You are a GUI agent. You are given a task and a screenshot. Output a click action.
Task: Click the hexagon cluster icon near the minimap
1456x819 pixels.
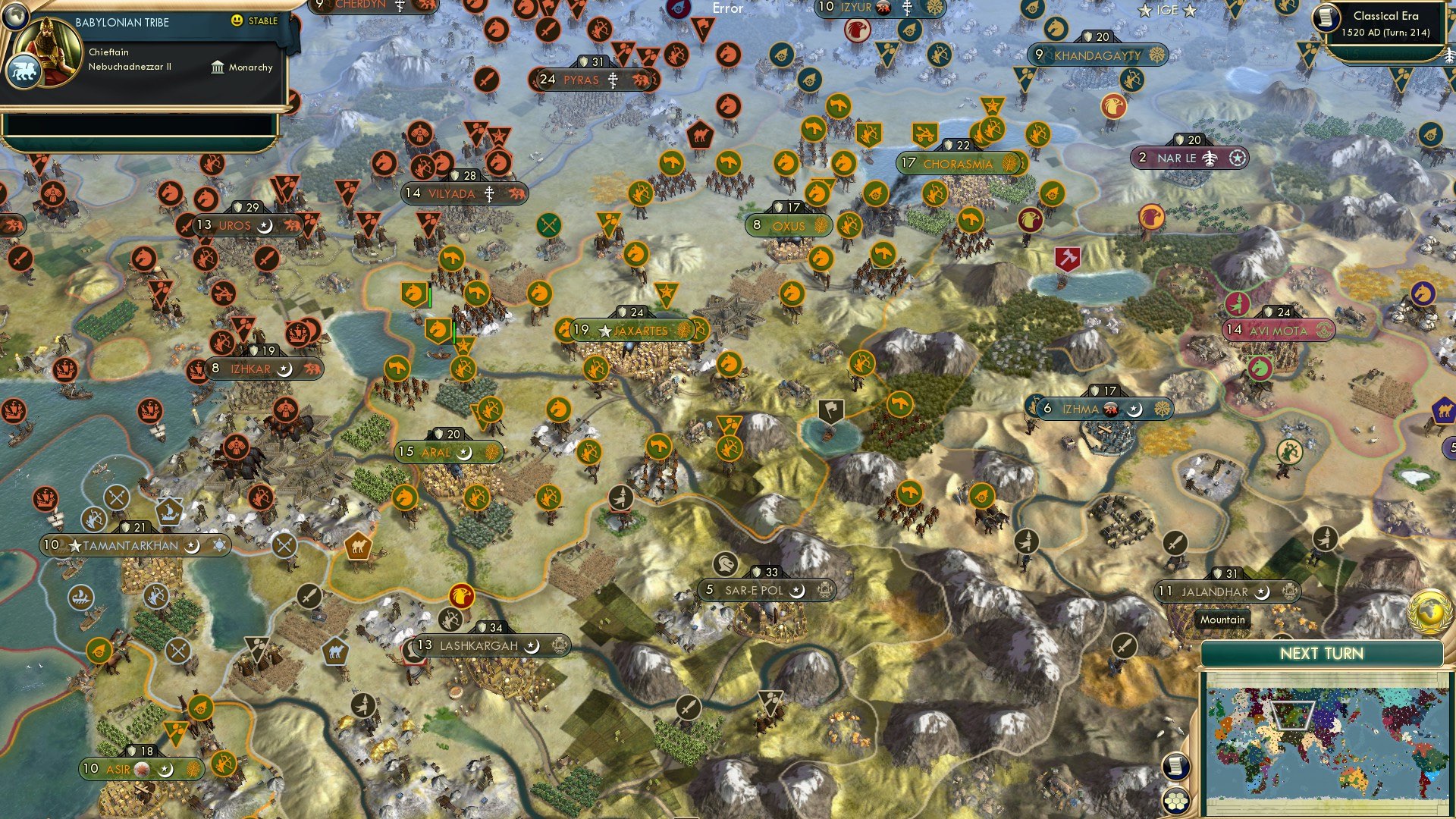point(1176,802)
